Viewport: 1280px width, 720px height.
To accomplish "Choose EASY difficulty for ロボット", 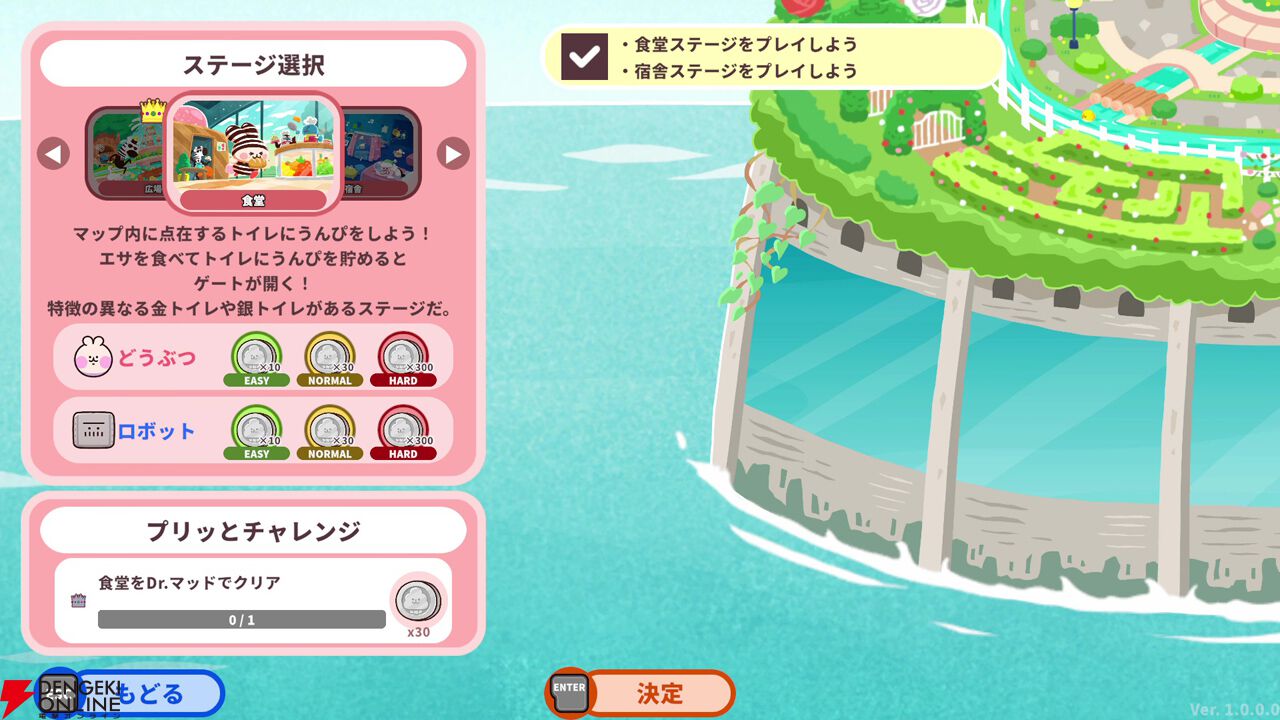I will point(257,431).
